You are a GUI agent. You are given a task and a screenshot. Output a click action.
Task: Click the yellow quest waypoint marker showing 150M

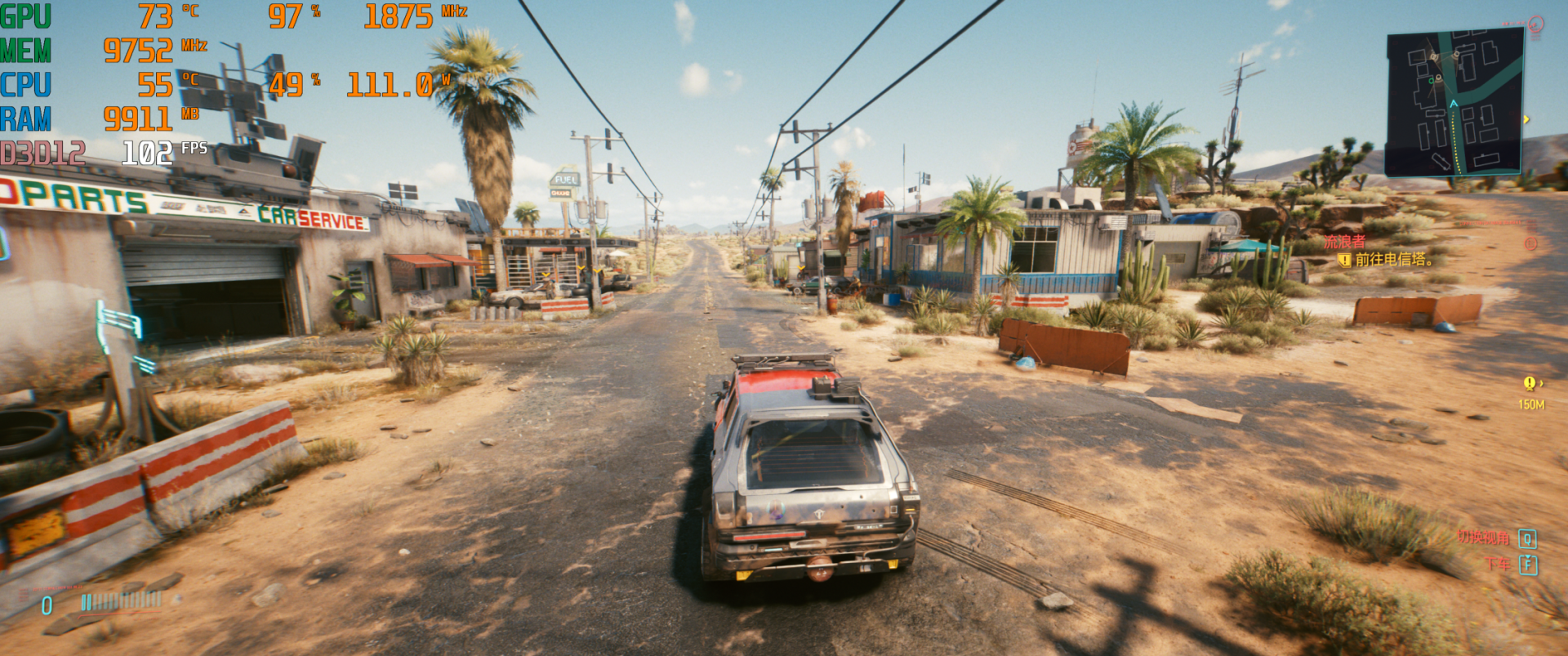1530,383
